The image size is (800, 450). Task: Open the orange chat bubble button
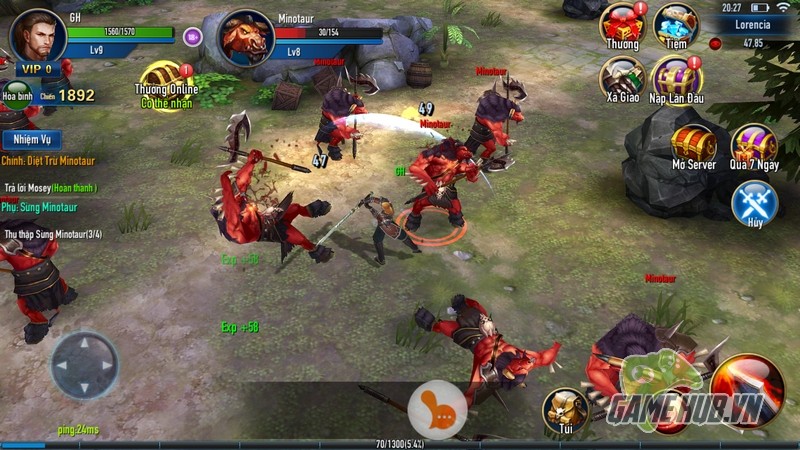coord(437,410)
